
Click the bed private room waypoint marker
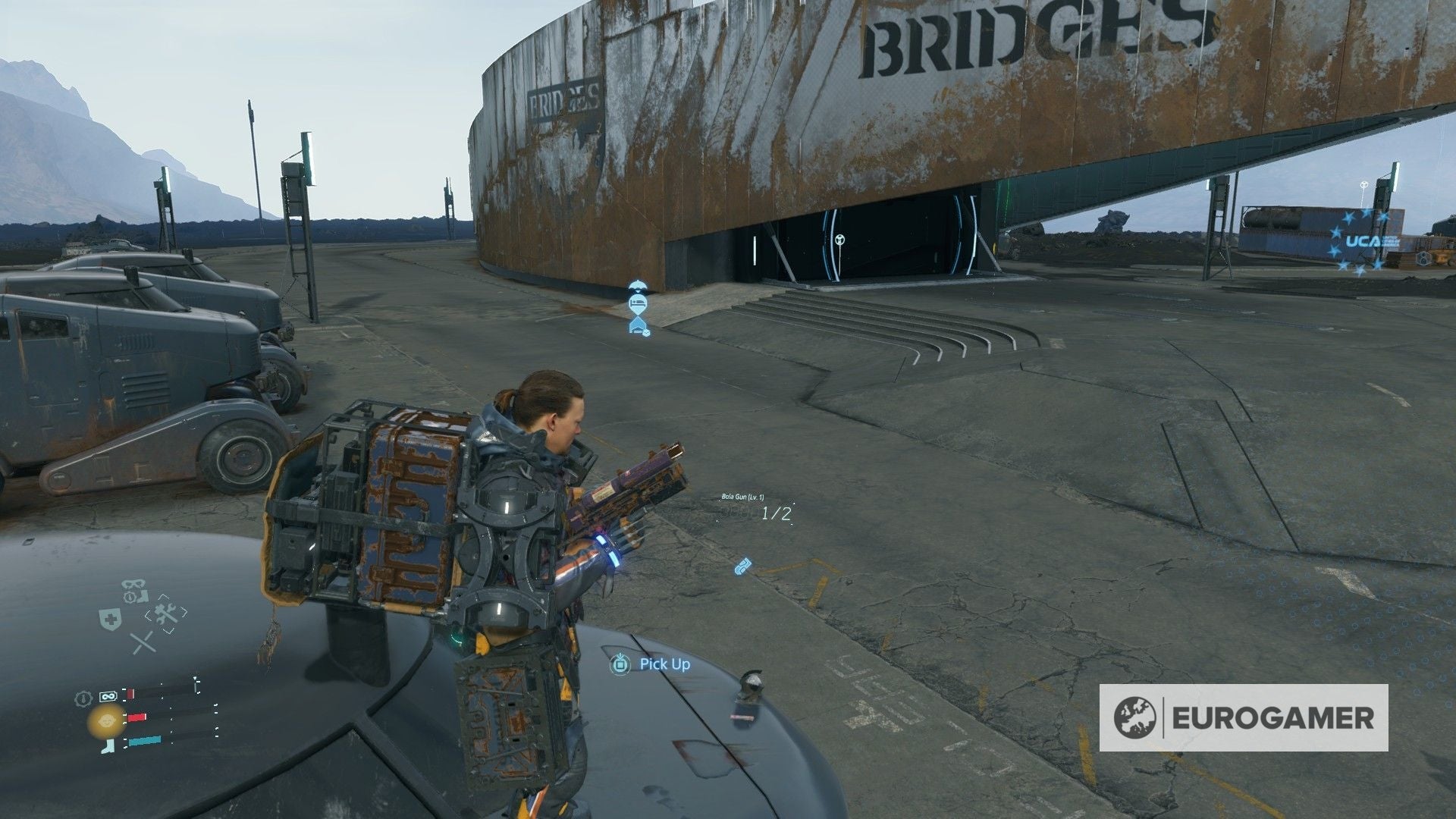click(x=639, y=303)
